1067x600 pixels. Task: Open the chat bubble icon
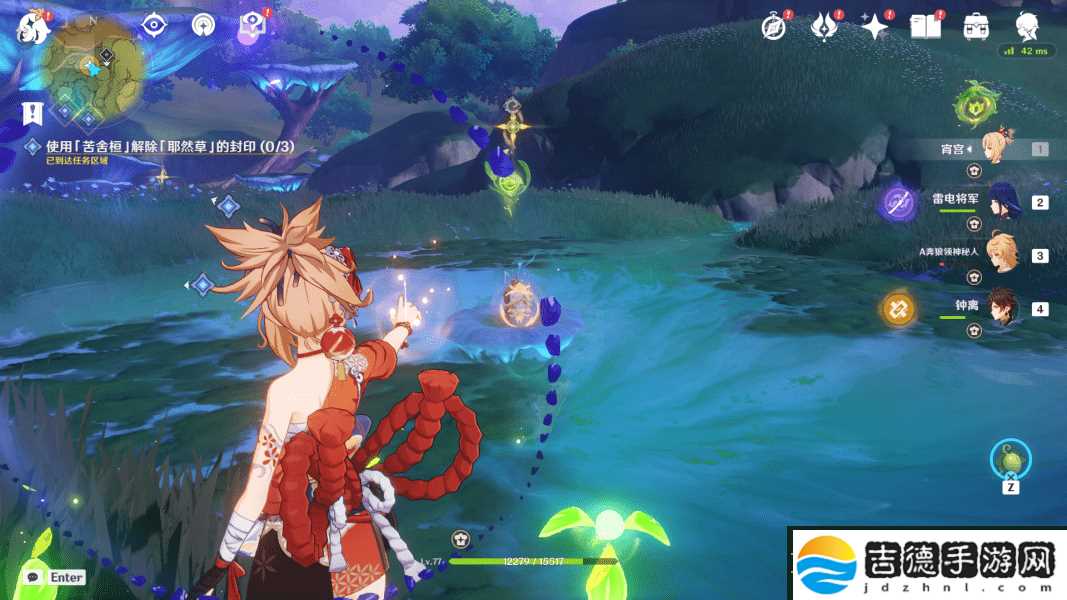click(34, 577)
